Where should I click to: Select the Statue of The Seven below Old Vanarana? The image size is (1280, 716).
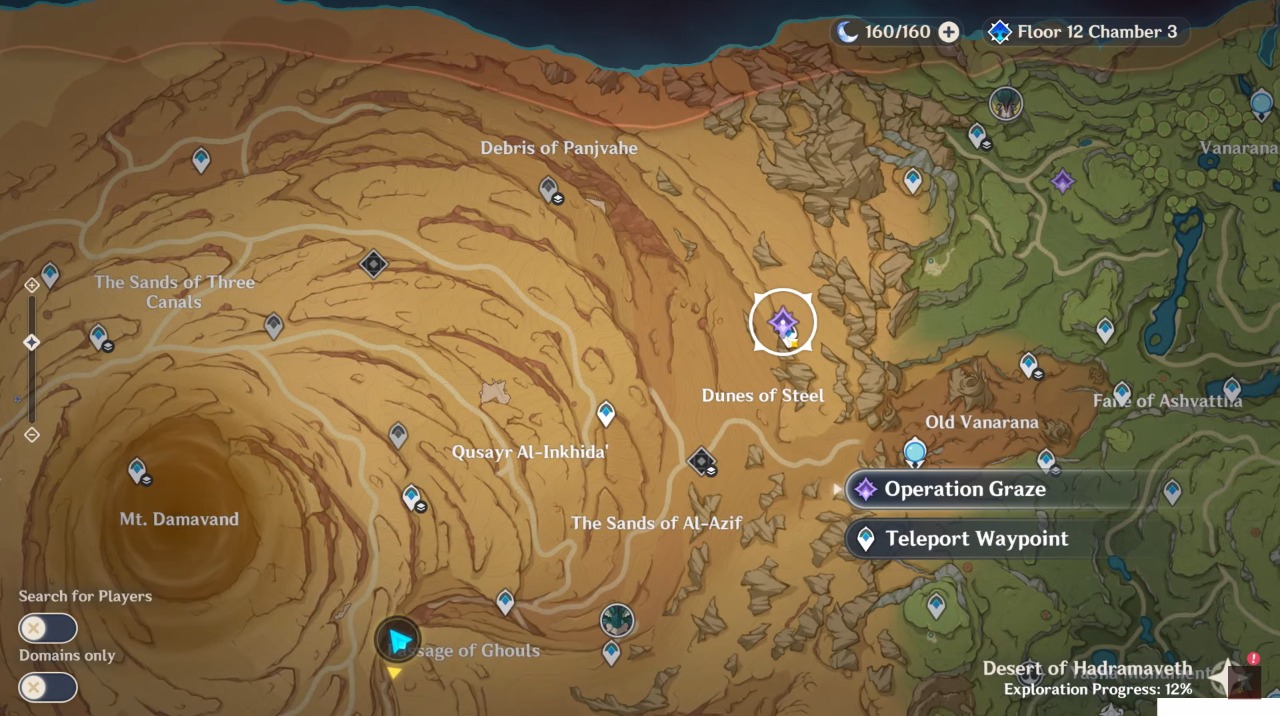click(x=915, y=453)
